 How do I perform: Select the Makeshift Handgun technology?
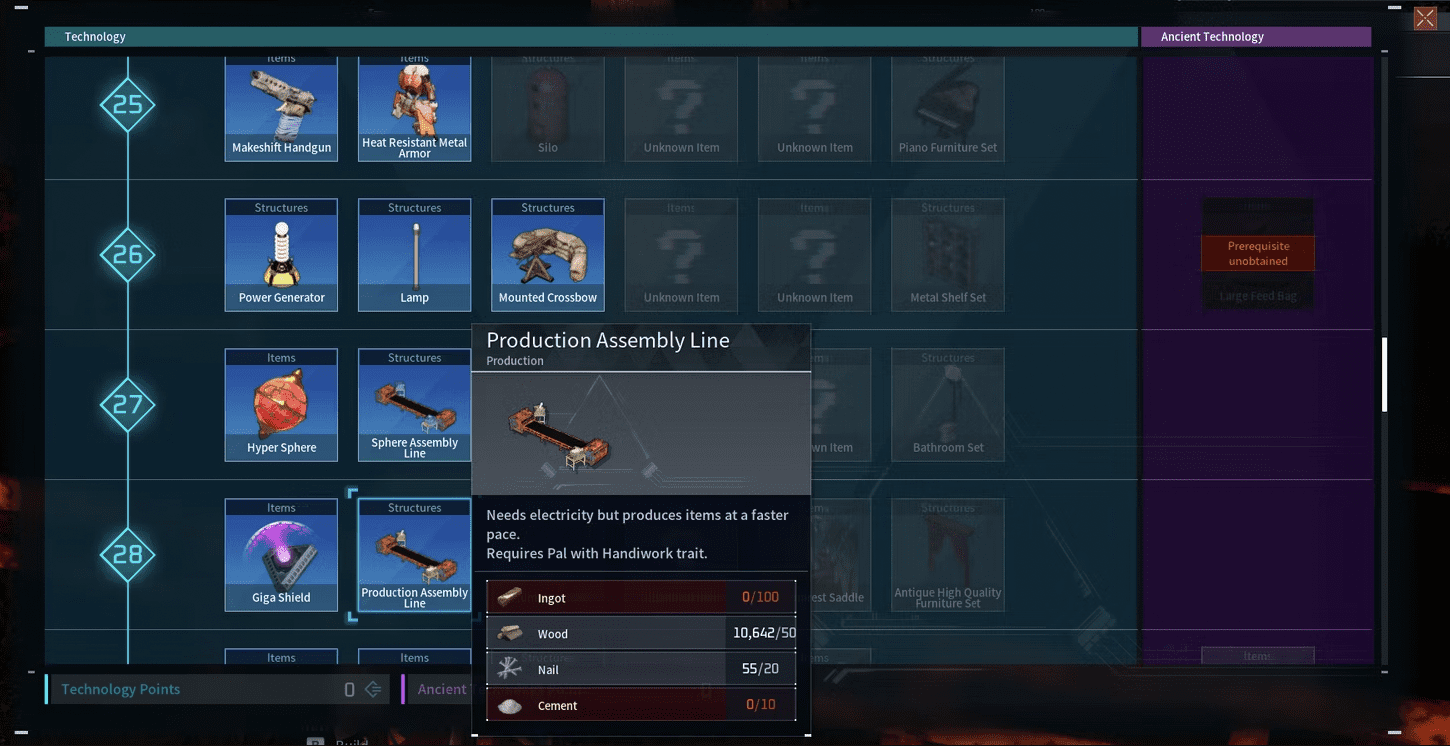pos(281,107)
